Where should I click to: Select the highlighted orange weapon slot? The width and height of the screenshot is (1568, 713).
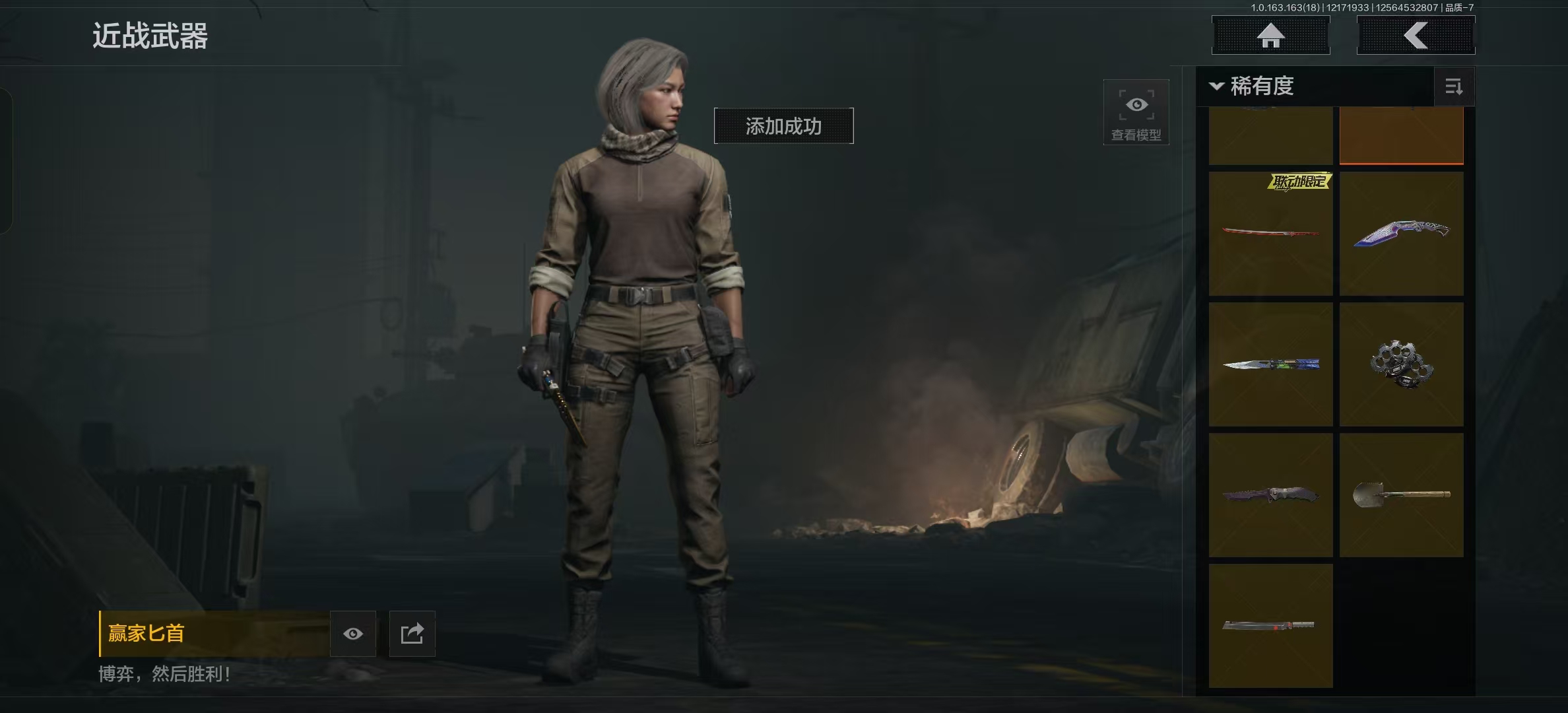pyautogui.click(x=1401, y=135)
